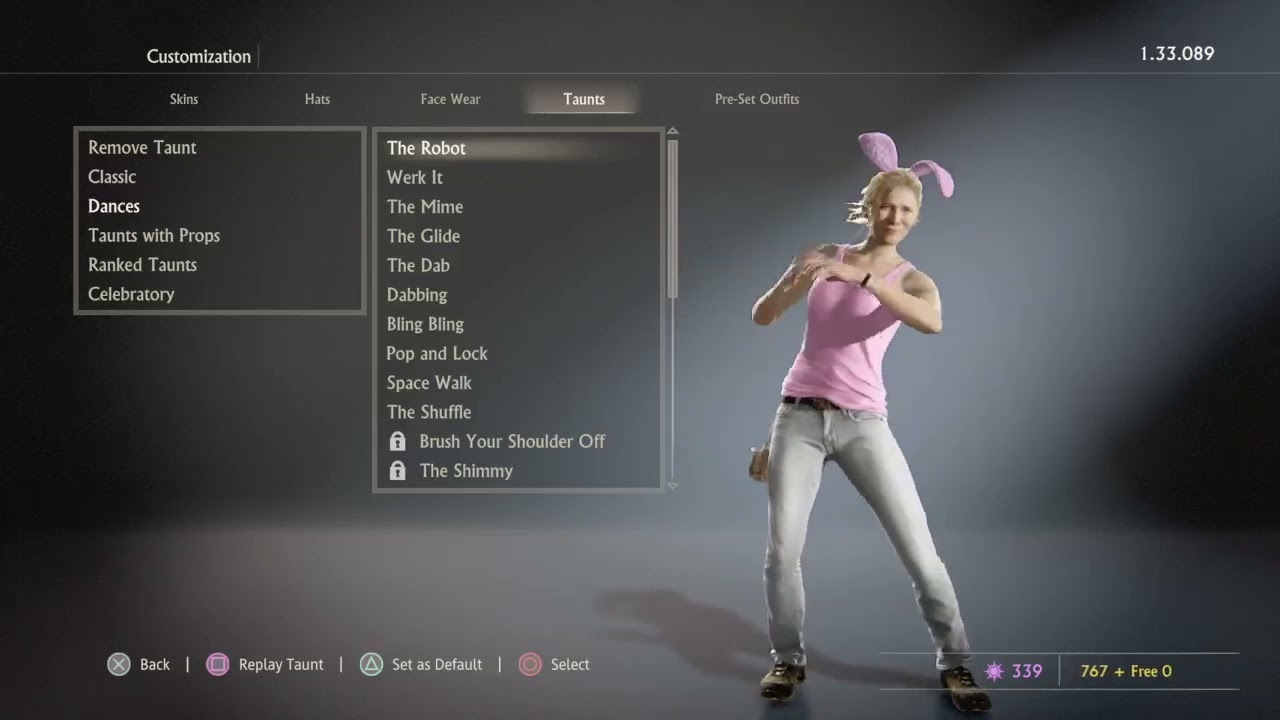Go to the Face Wear tab
This screenshot has width=1280, height=720.
(x=450, y=99)
